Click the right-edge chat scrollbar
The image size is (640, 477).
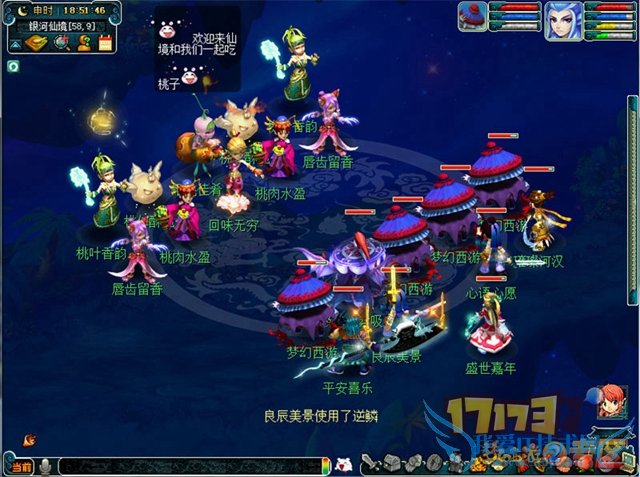632,200
